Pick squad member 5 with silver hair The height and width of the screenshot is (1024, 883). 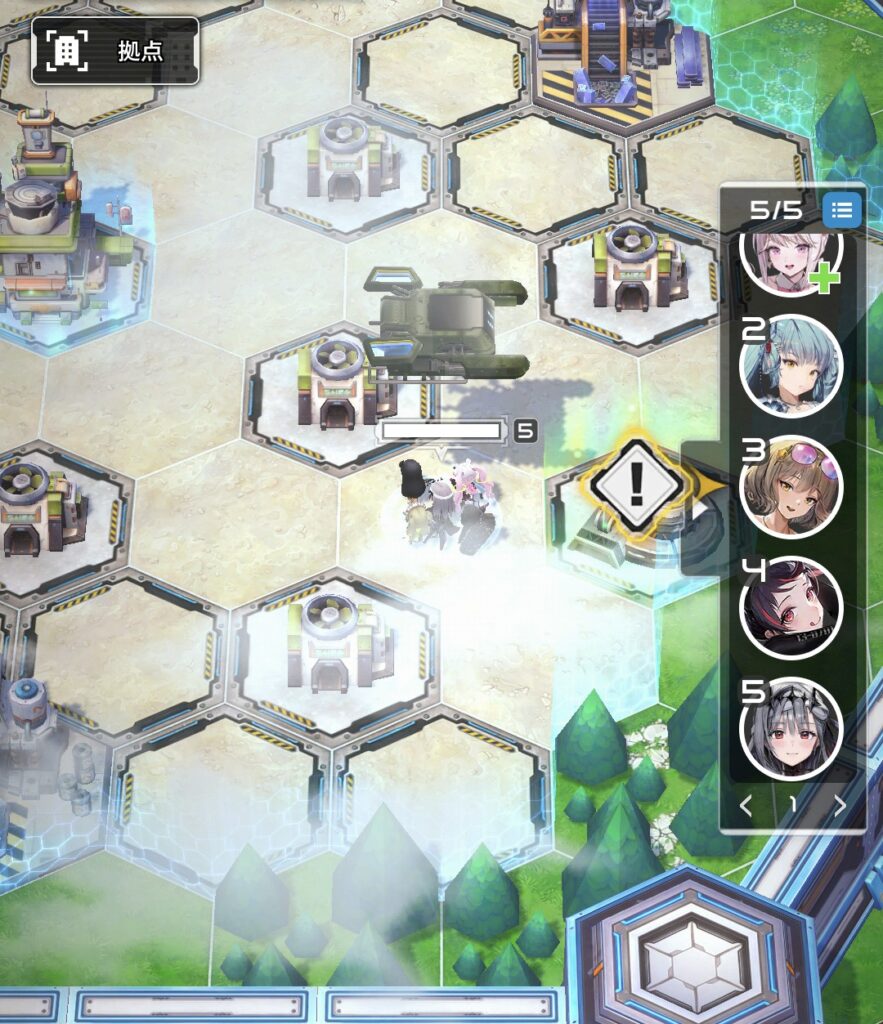click(x=791, y=728)
